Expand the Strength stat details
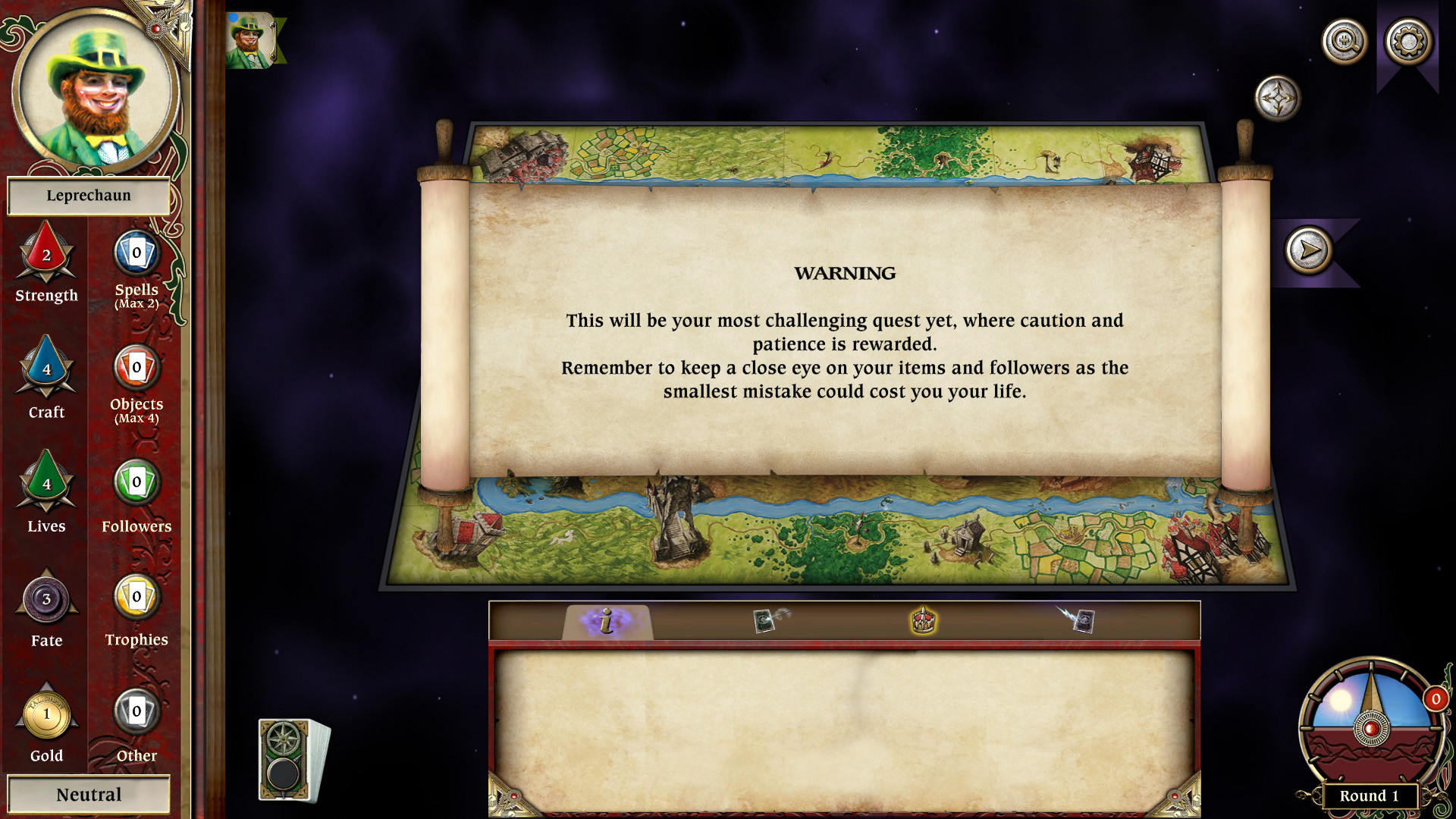The width and height of the screenshot is (1456, 819). click(x=45, y=256)
